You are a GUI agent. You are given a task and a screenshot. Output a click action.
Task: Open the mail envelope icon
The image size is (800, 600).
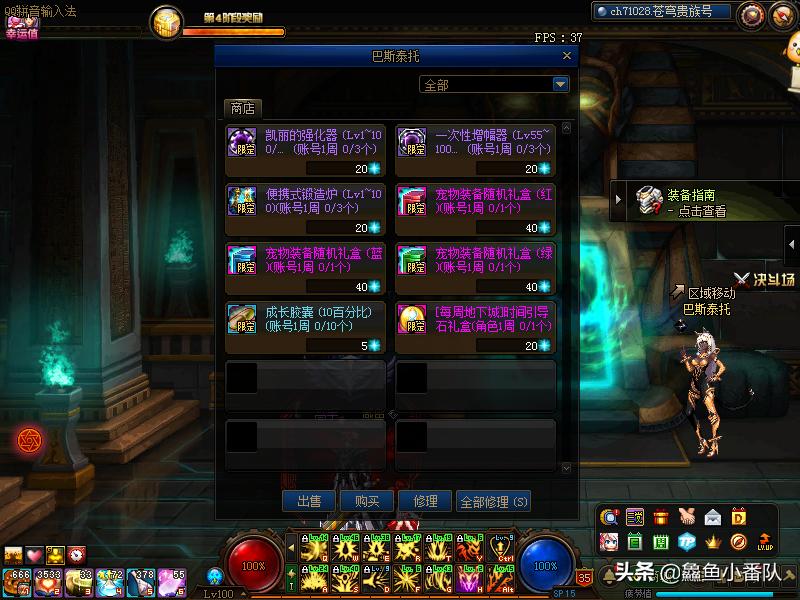(713, 517)
